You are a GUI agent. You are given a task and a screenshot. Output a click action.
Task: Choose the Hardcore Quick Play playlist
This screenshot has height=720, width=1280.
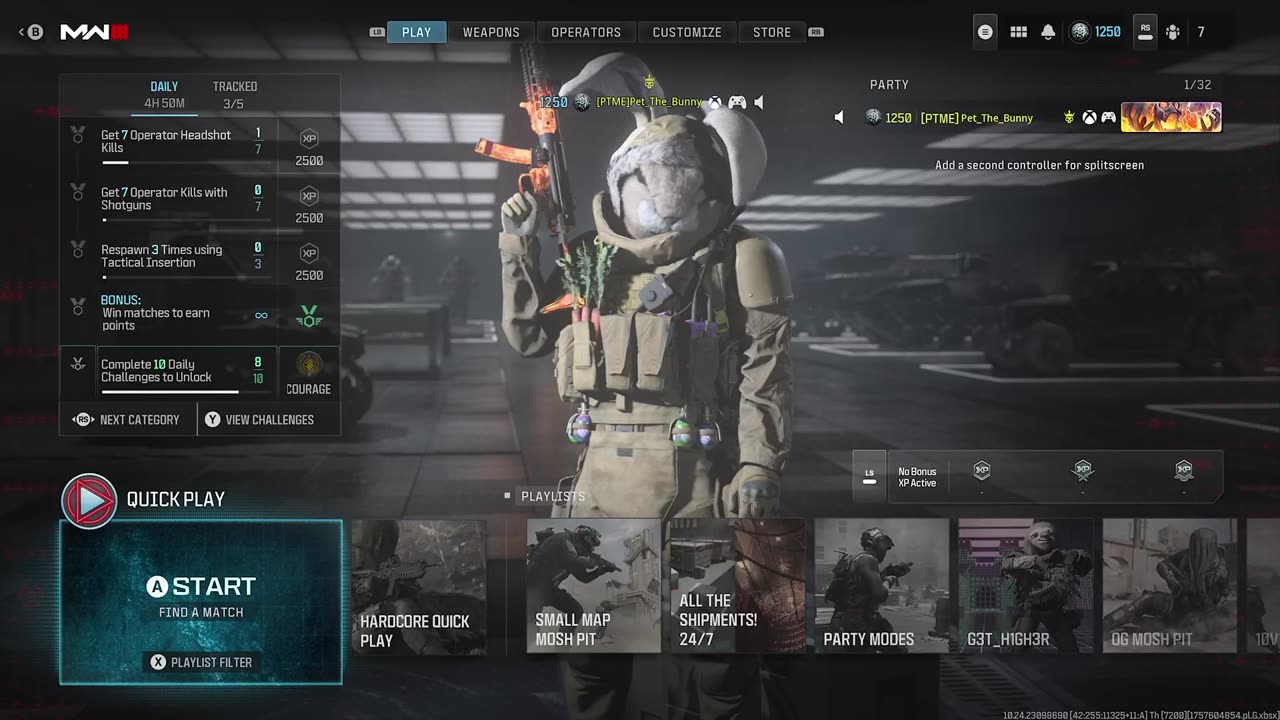tap(419, 586)
